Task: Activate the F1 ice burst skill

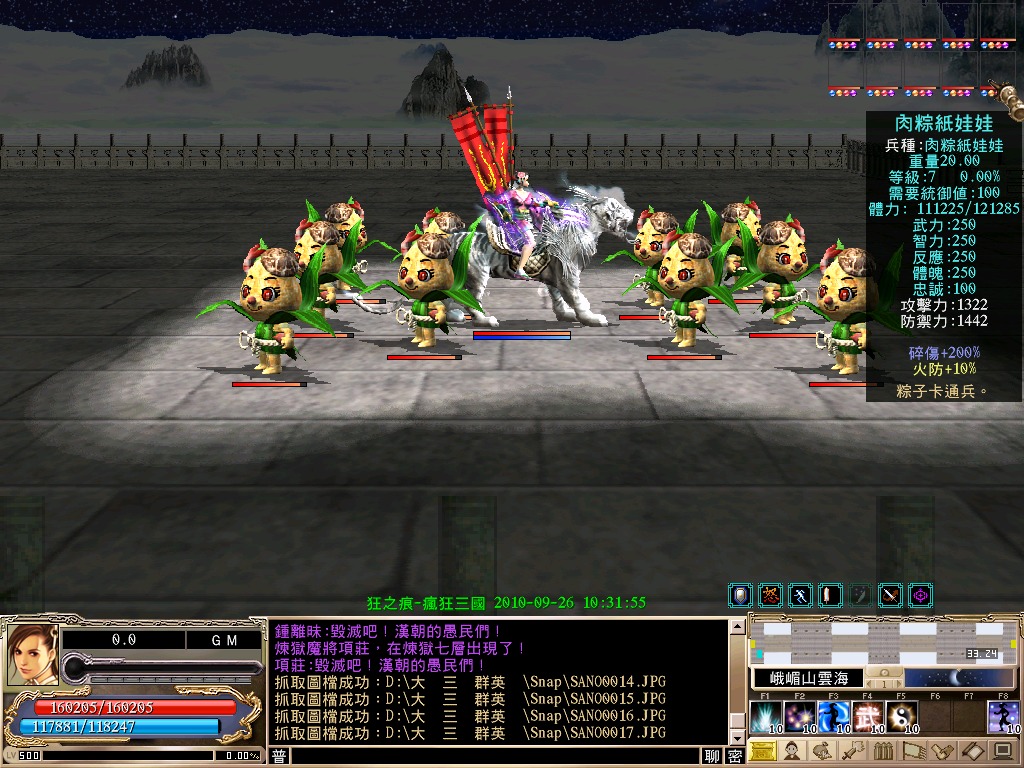Action: pyautogui.click(x=766, y=717)
